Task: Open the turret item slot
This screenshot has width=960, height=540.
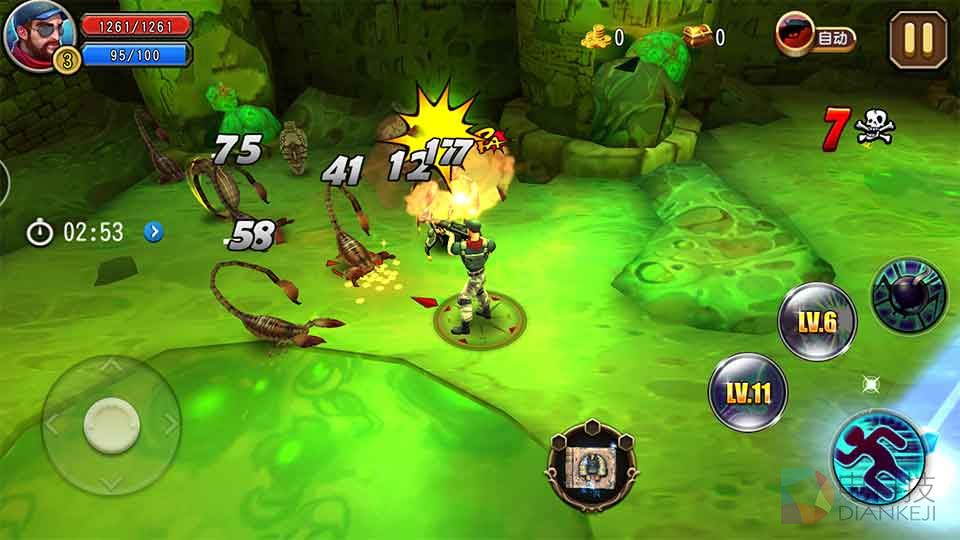Action: click(x=592, y=464)
